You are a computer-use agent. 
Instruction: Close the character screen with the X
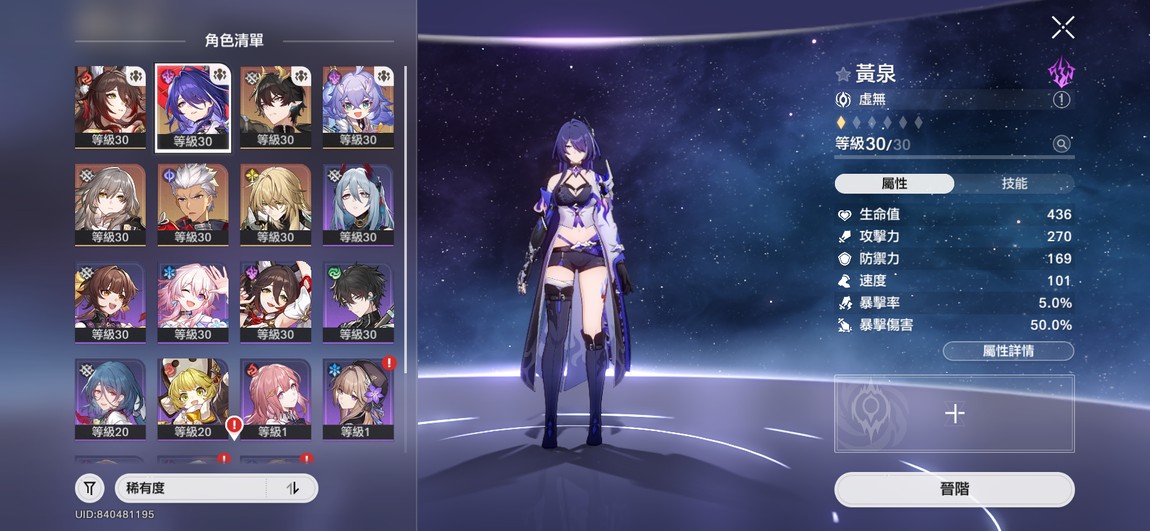pyautogui.click(x=1063, y=27)
